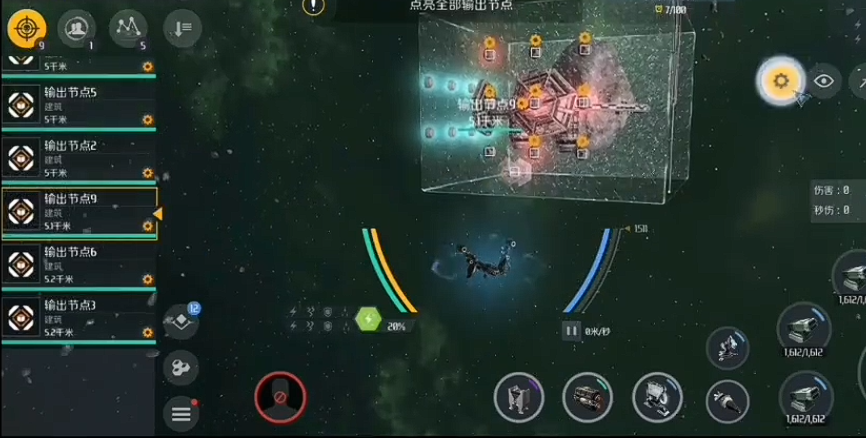Fire the missile-shaped weapon module

pyautogui.click(x=727, y=401)
